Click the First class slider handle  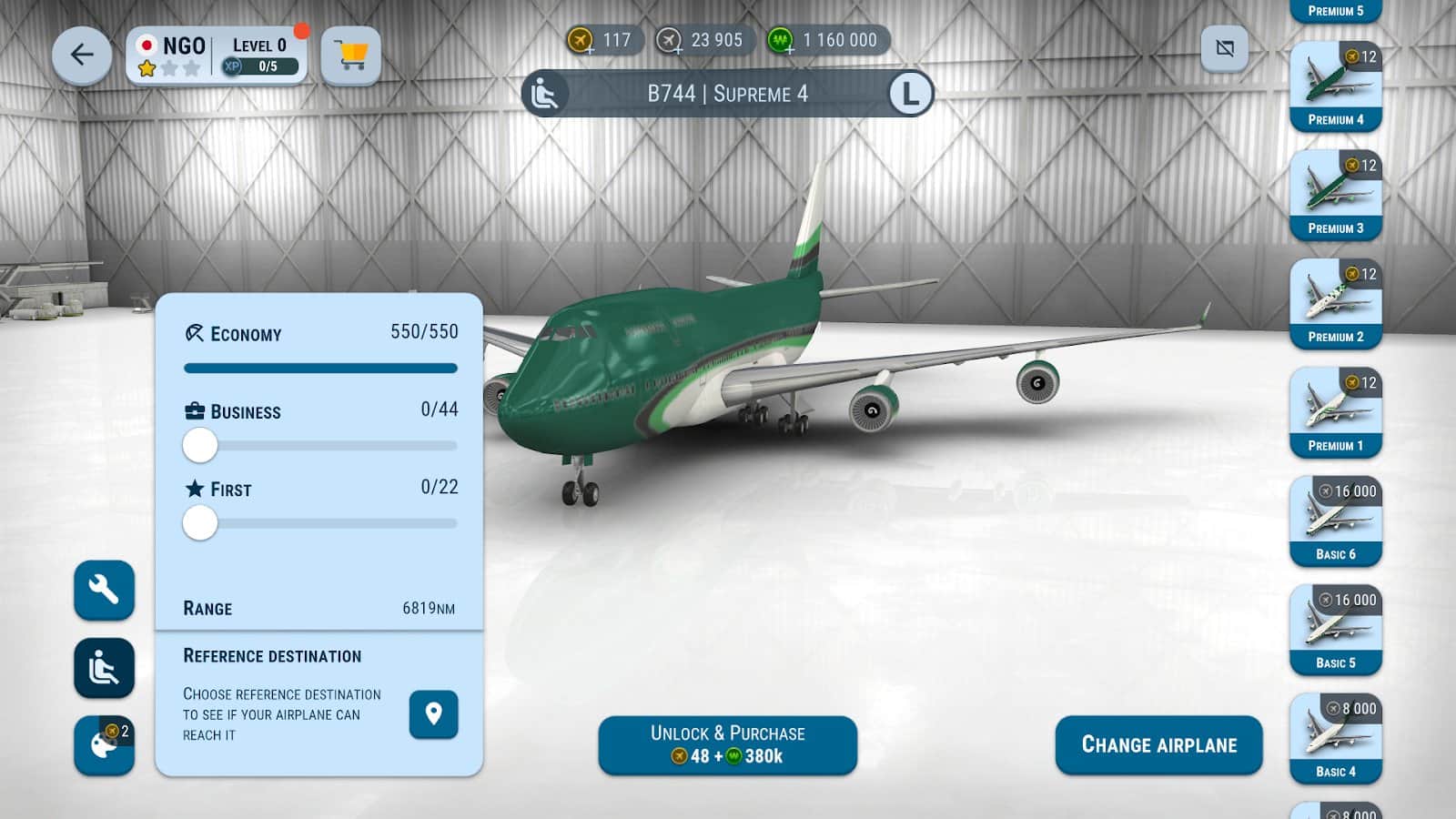coord(200,523)
